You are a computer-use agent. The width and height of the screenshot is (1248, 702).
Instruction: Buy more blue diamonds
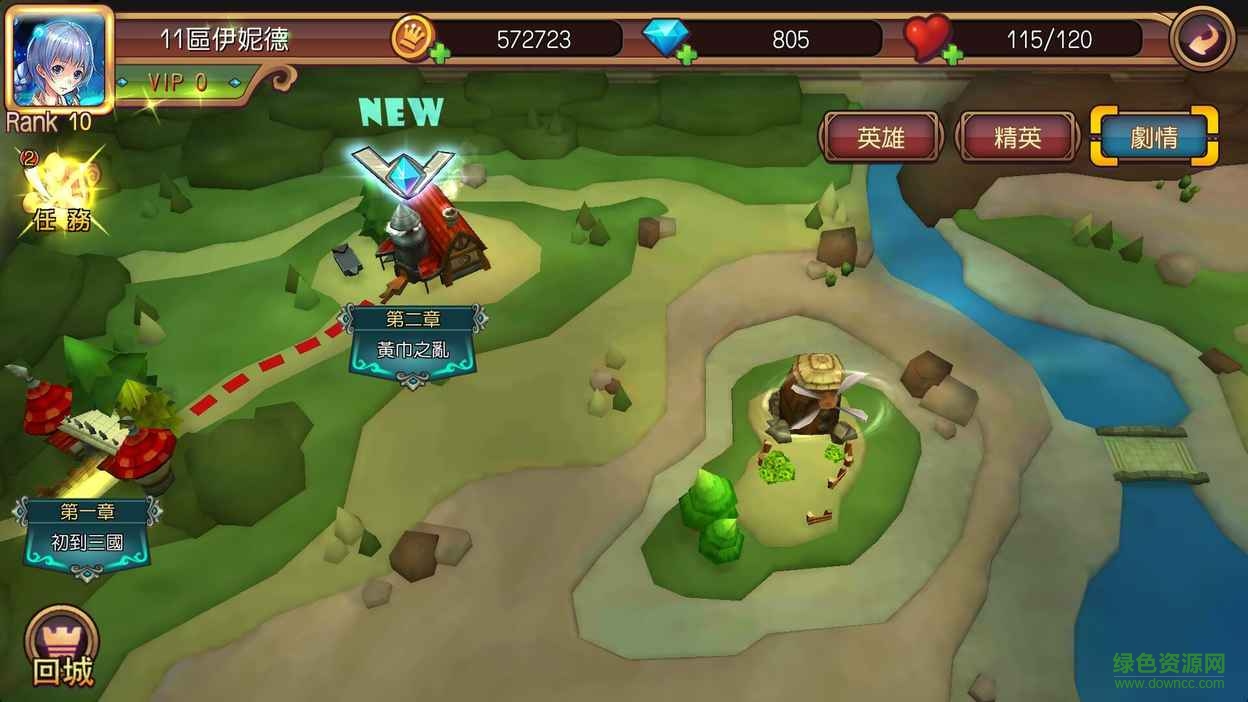[x=687, y=54]
